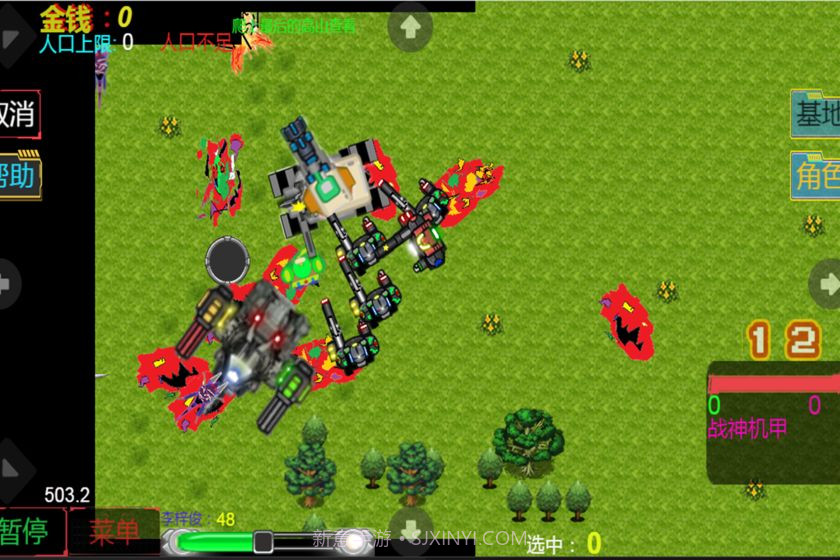Viewport: 840px width, 560px height.
Task: Cancel with the 取消 button
Action: (x=18, y=114)
